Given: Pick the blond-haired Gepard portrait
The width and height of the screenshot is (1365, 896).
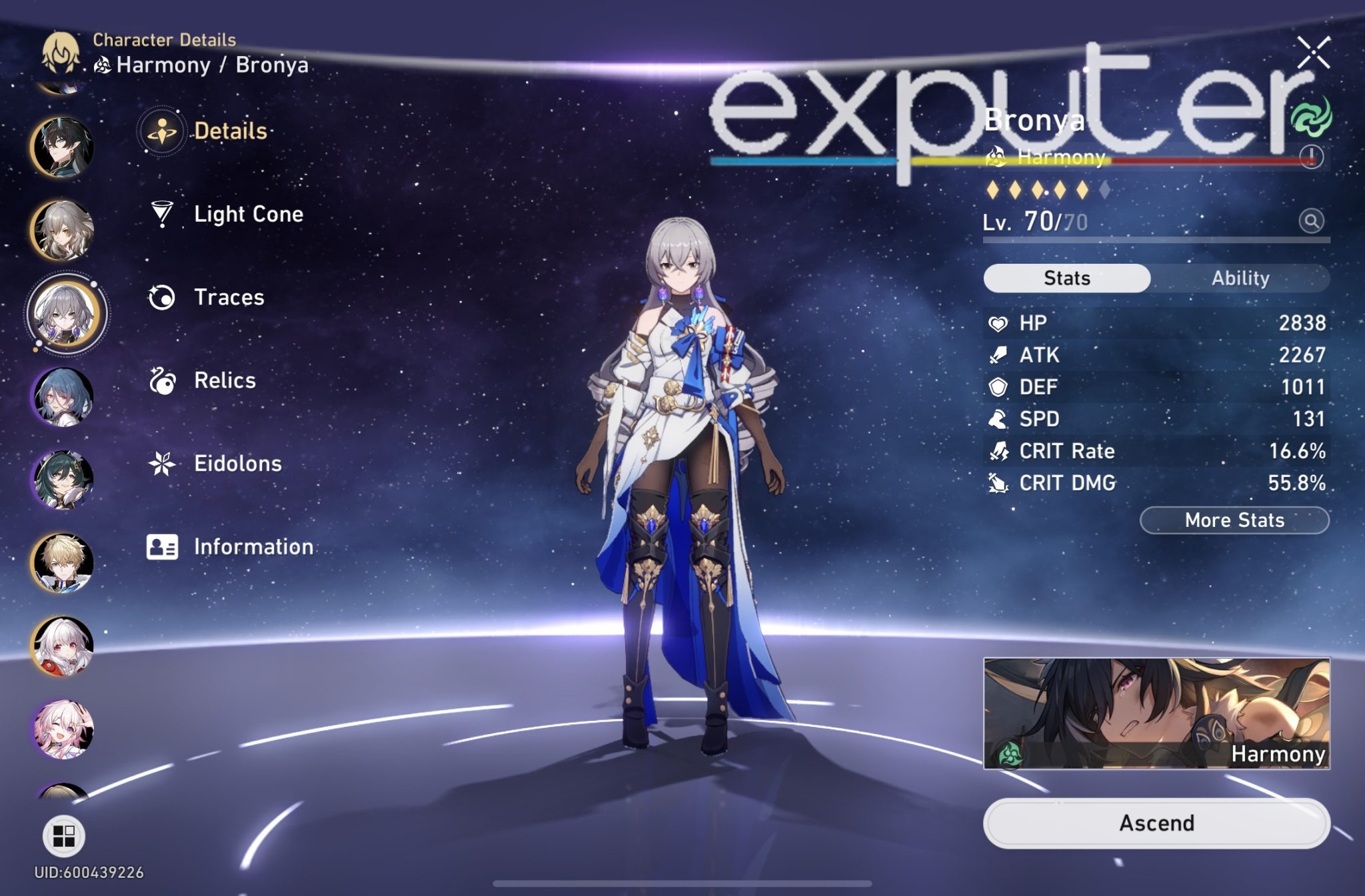Looking at the screenshot, I should (63, 563).
